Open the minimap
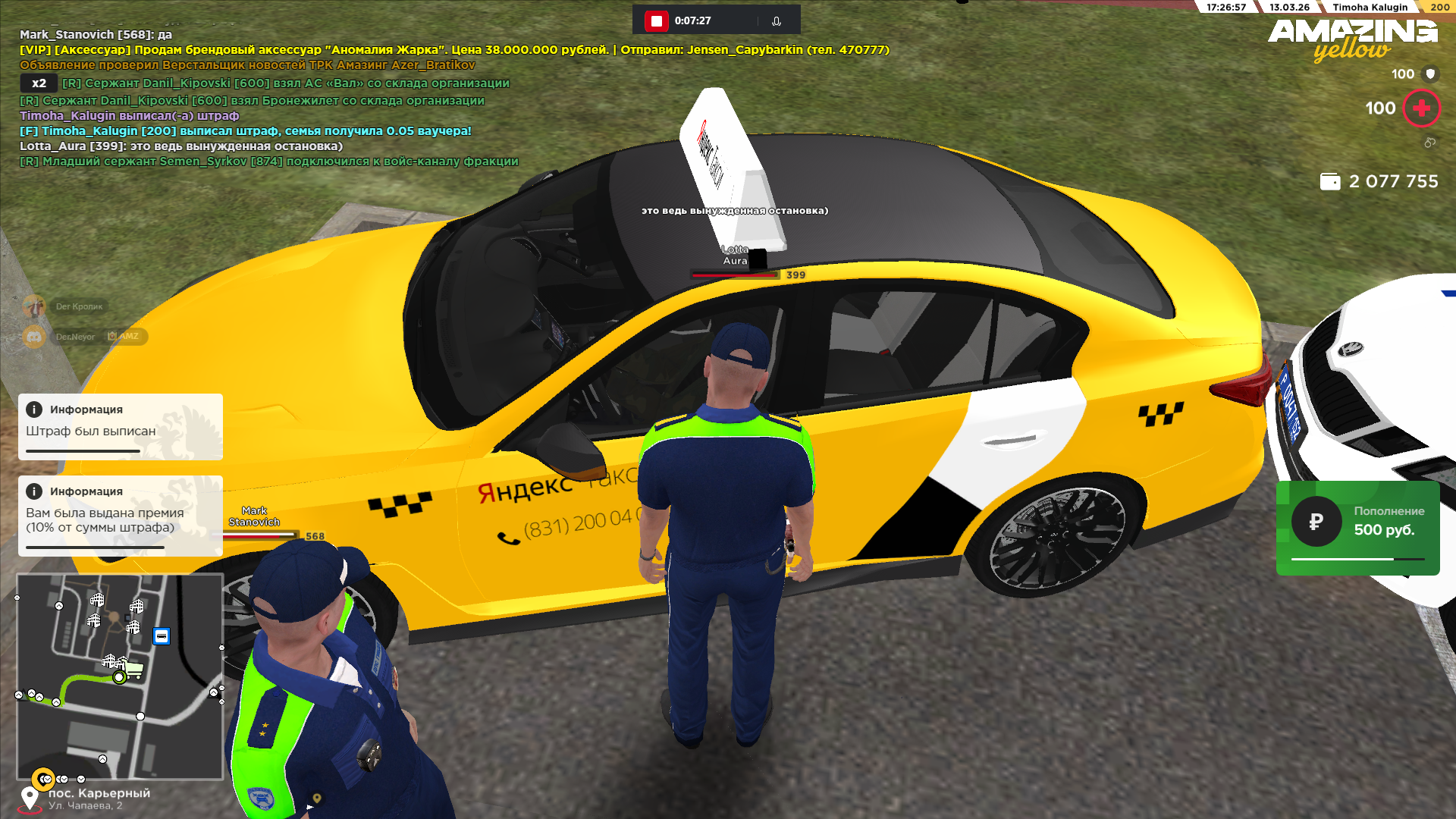This screenshot has height=819, width=1456. [120, 676]
